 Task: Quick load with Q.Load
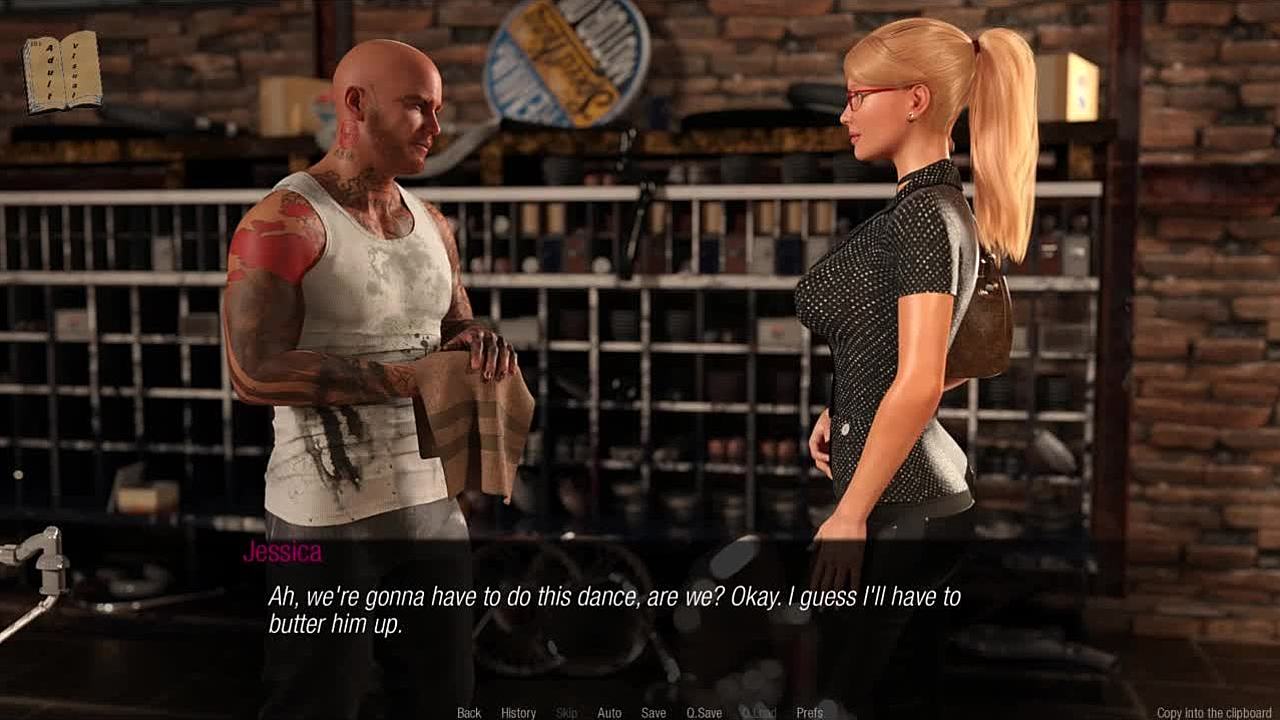758,713
